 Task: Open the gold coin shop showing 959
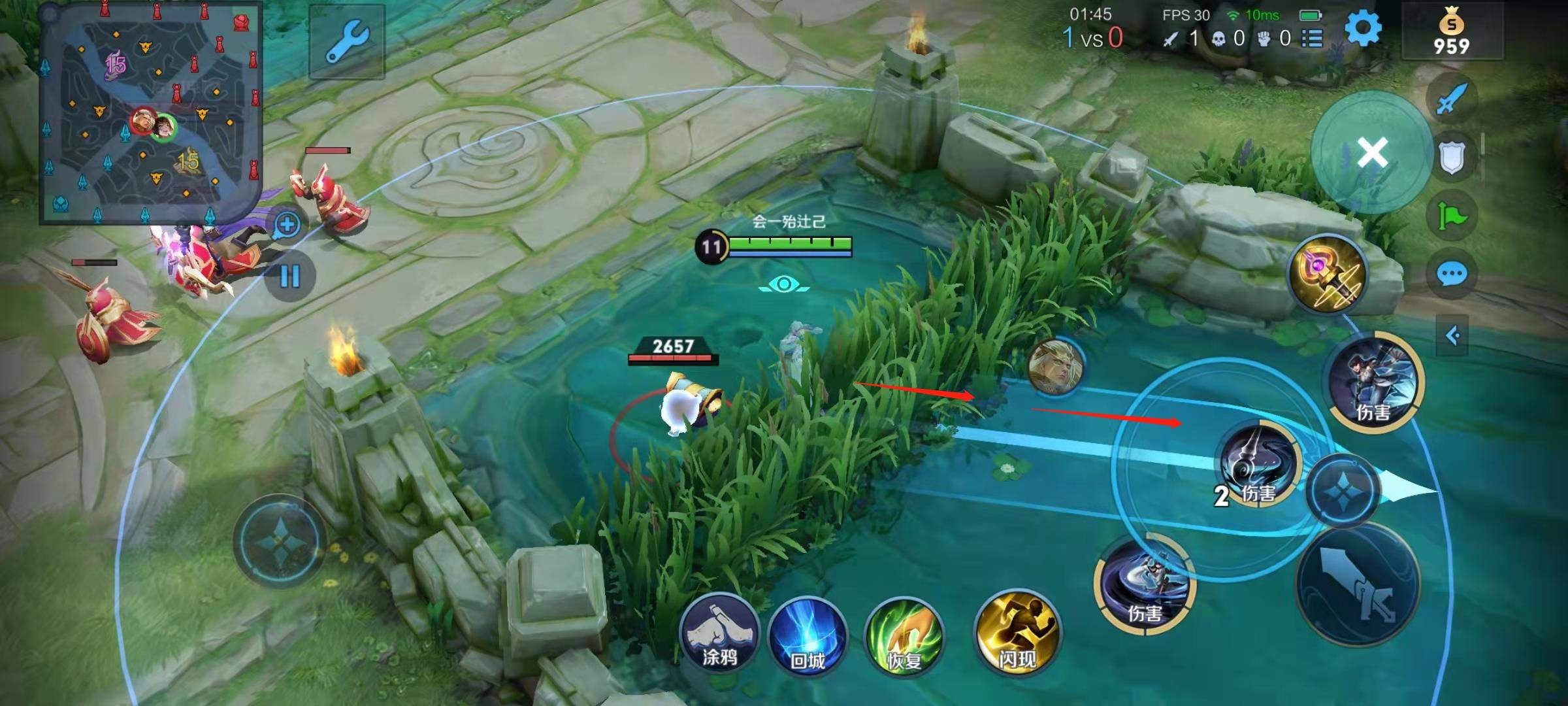1452,33
